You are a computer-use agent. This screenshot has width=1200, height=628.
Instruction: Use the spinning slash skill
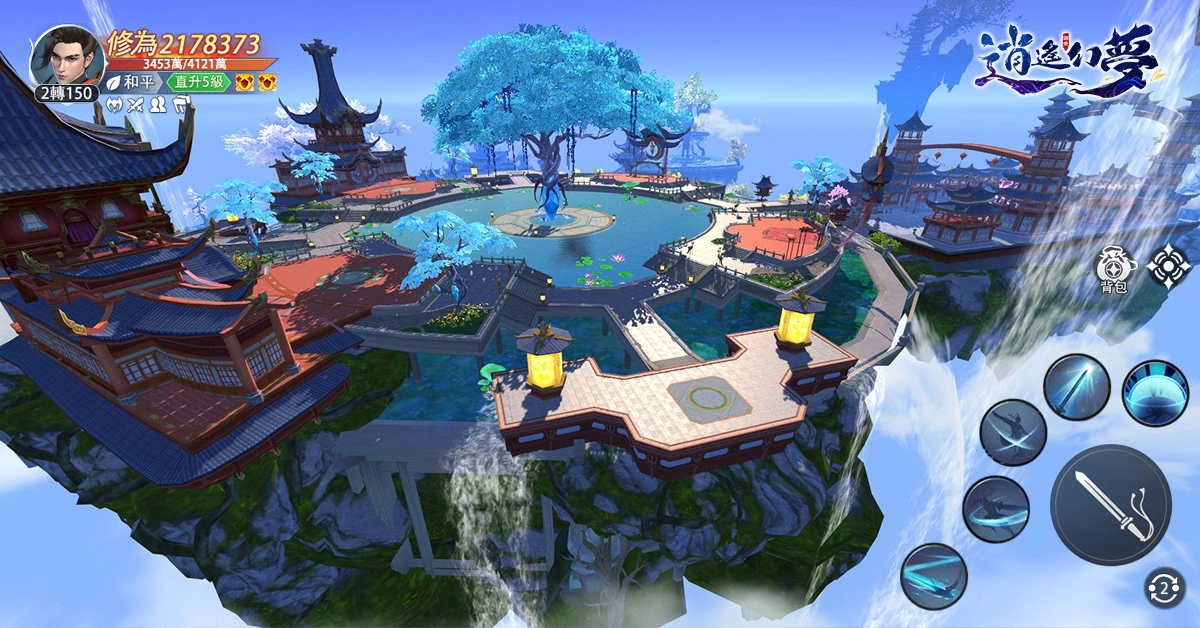pos(995,509)
